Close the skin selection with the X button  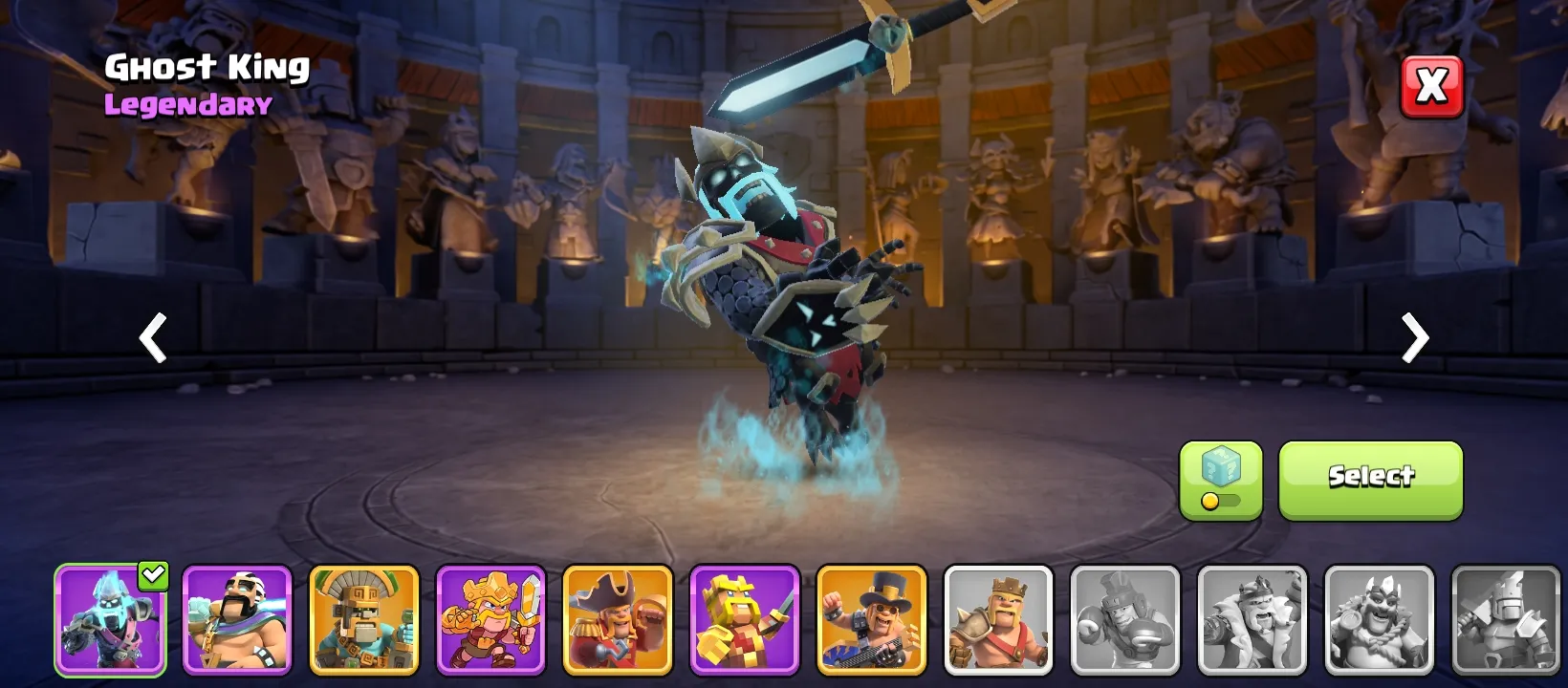[x=1429, y=85]
